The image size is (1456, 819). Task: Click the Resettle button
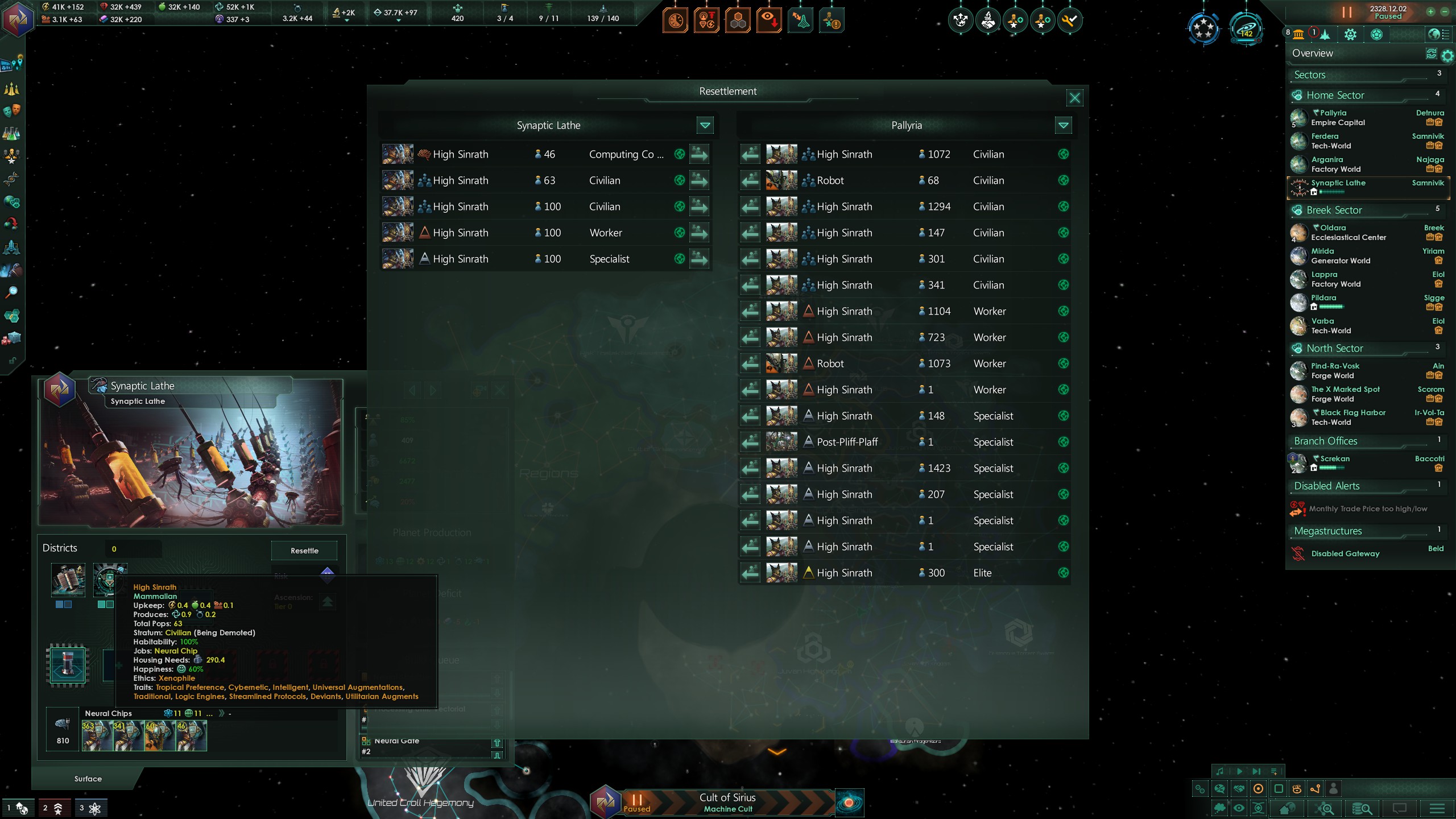(304, 551)
